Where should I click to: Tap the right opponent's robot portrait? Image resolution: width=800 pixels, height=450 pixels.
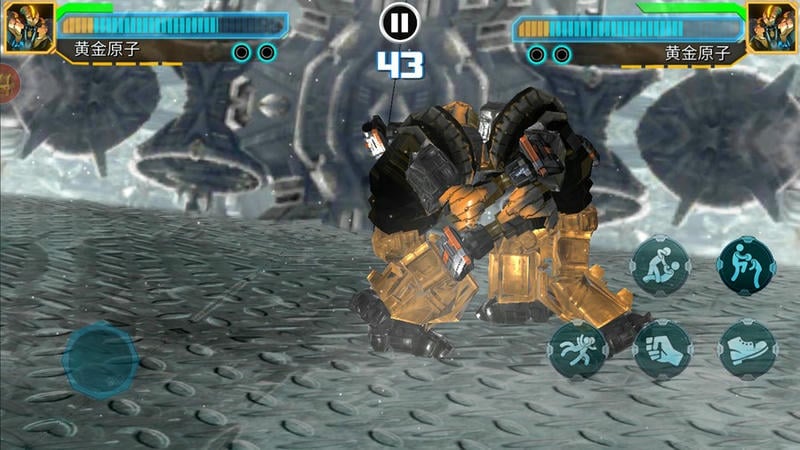point(772,27)
